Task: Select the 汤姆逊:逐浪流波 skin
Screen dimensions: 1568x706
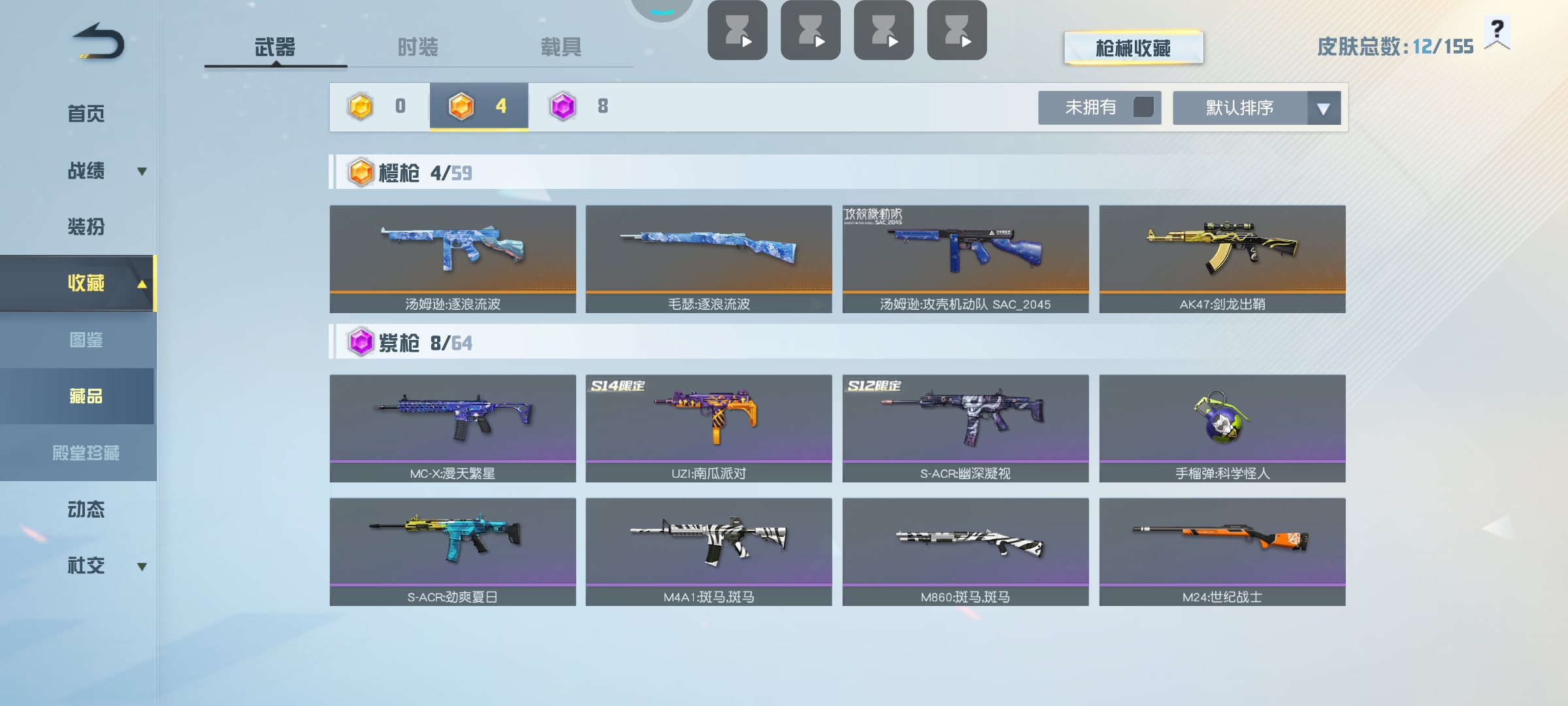Action: (453, 259)
